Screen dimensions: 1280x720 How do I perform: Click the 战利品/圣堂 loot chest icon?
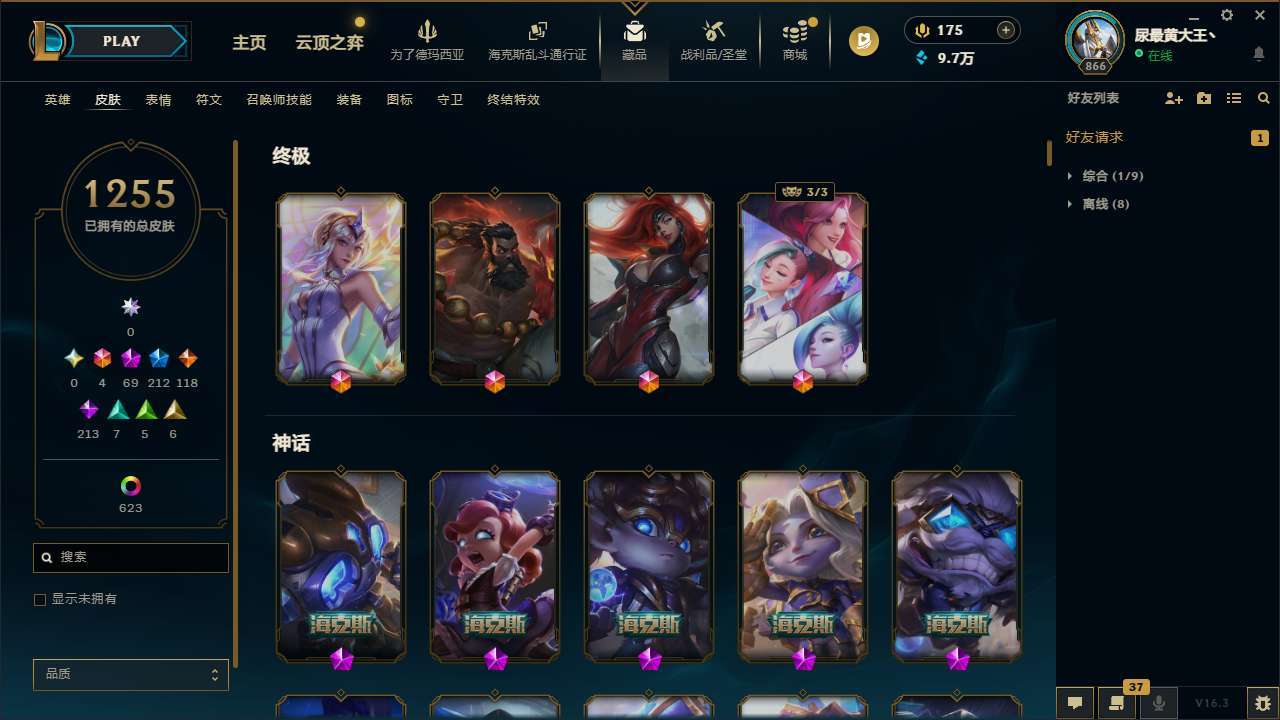tap(713, 30)
